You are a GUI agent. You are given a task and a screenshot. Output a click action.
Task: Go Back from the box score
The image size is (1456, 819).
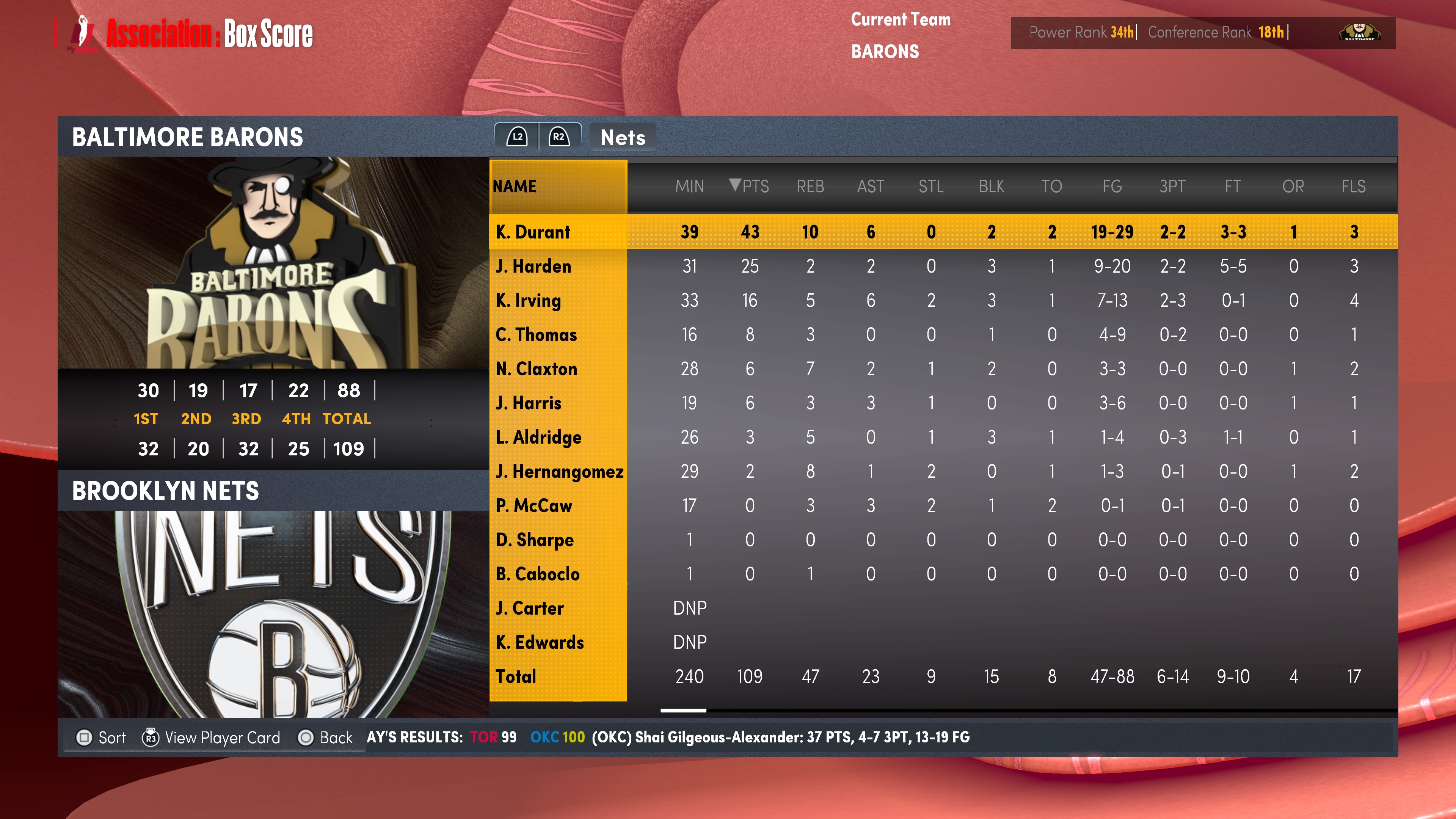[326, 737]
